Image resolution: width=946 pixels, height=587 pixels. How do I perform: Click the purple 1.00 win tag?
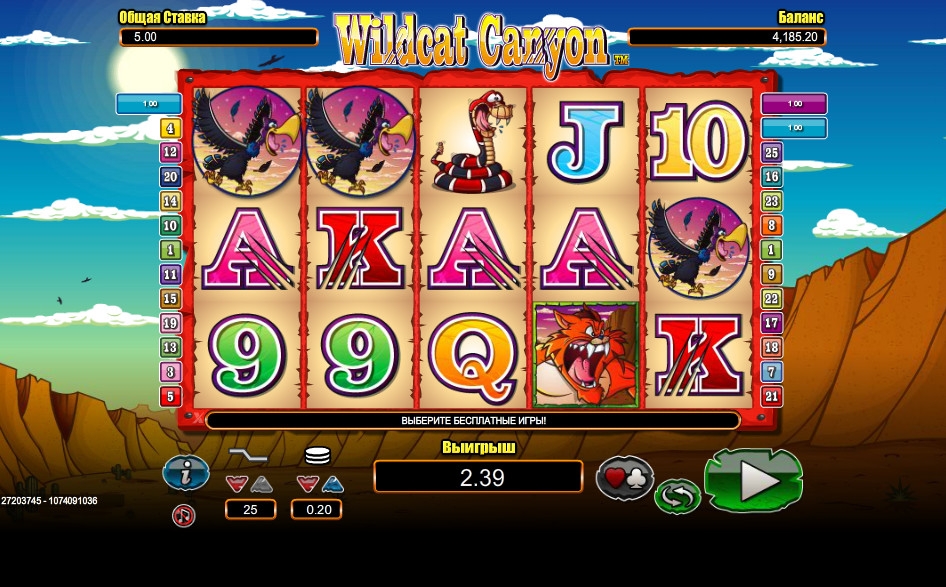[x=794, y=103]
